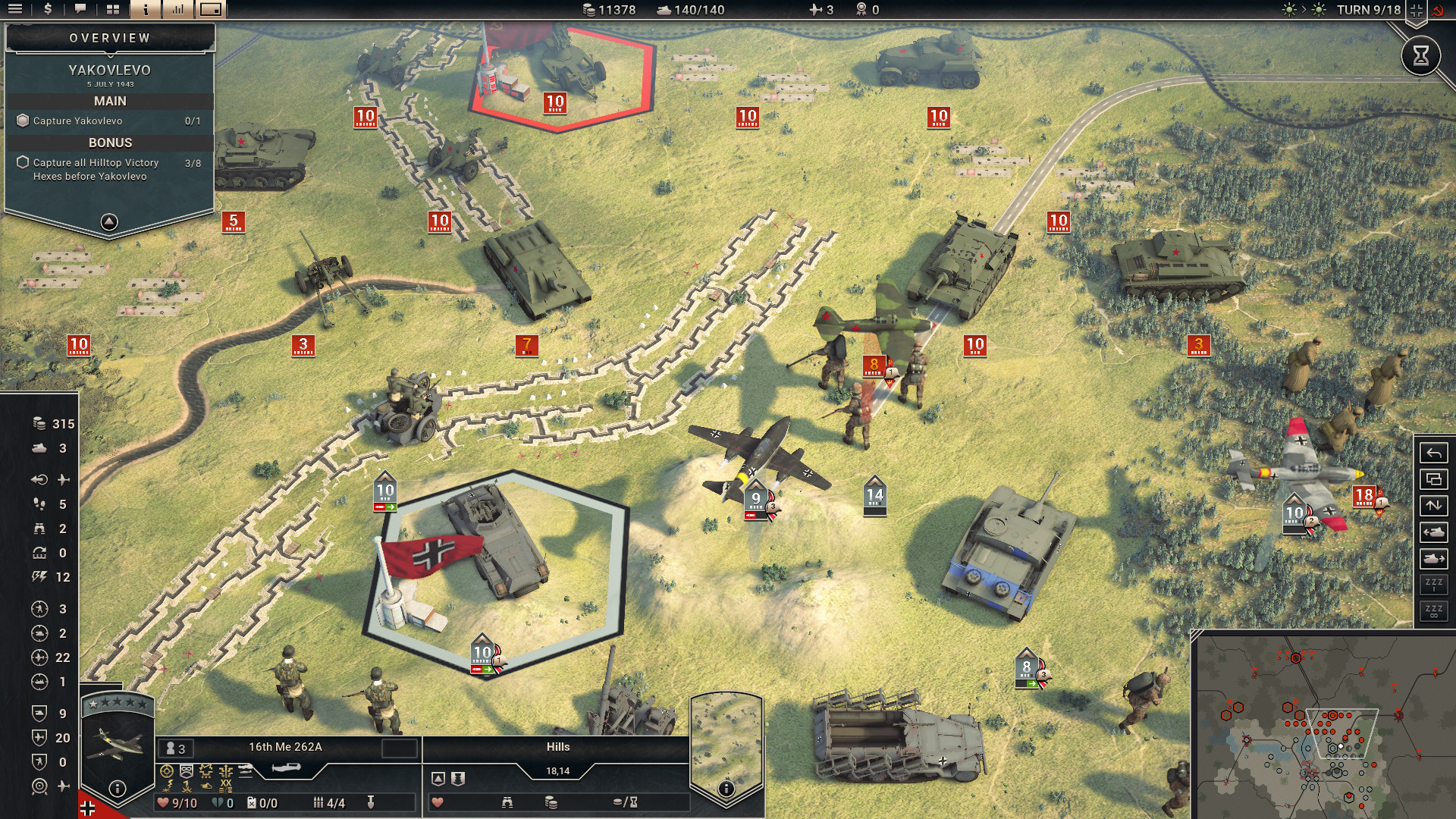Open the statistics bar-chart icon
Image resolution: width=1456 pixels, height=819 pixels.
(179, 10)
